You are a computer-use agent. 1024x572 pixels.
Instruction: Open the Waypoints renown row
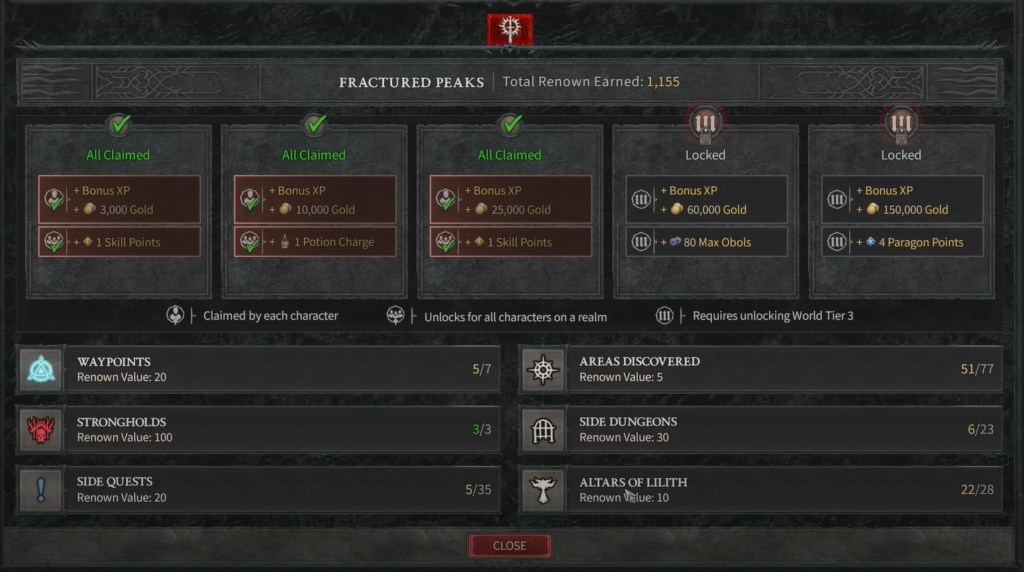(282, 369)
